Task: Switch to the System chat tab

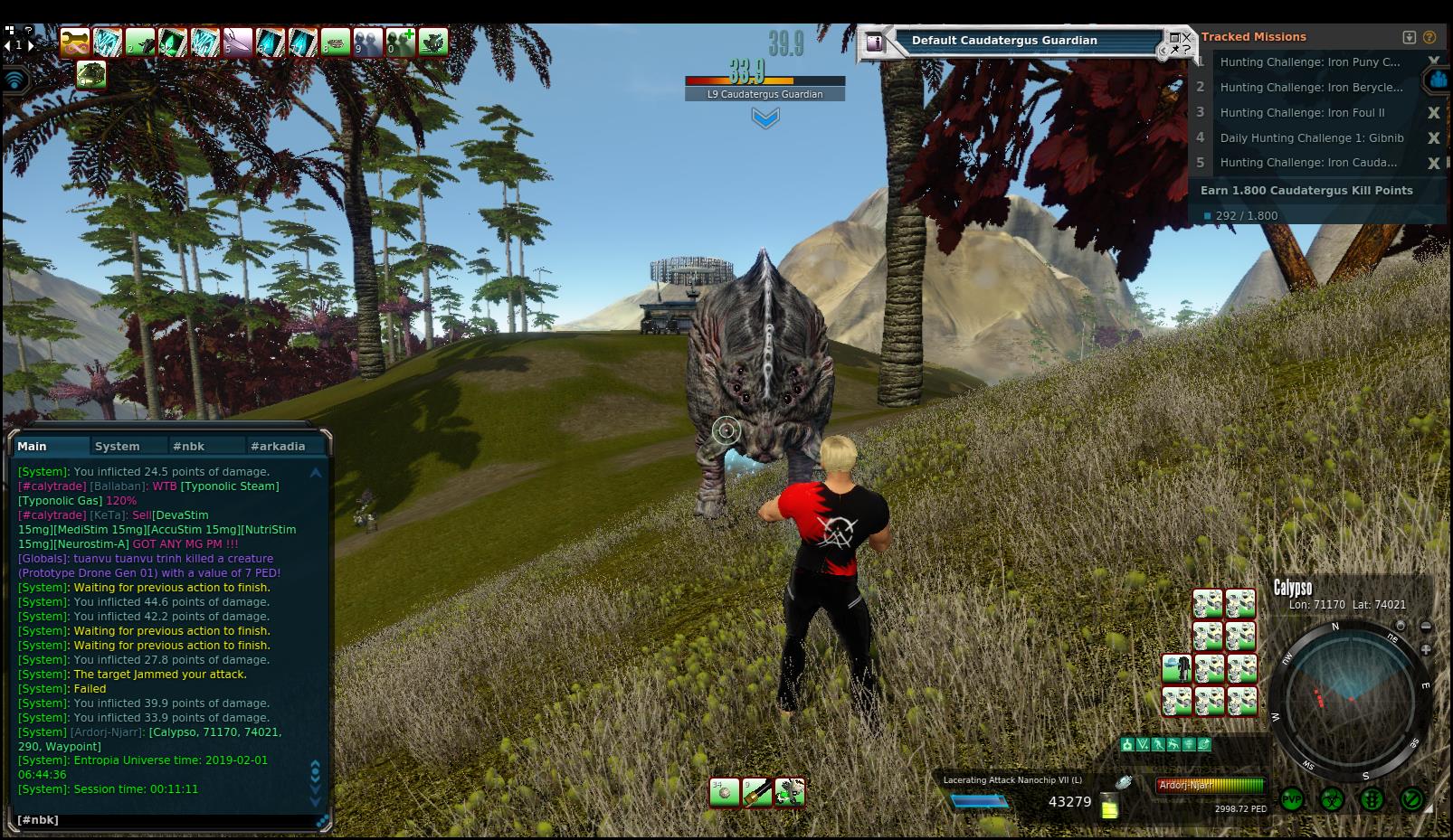Action: coord(118,446)
